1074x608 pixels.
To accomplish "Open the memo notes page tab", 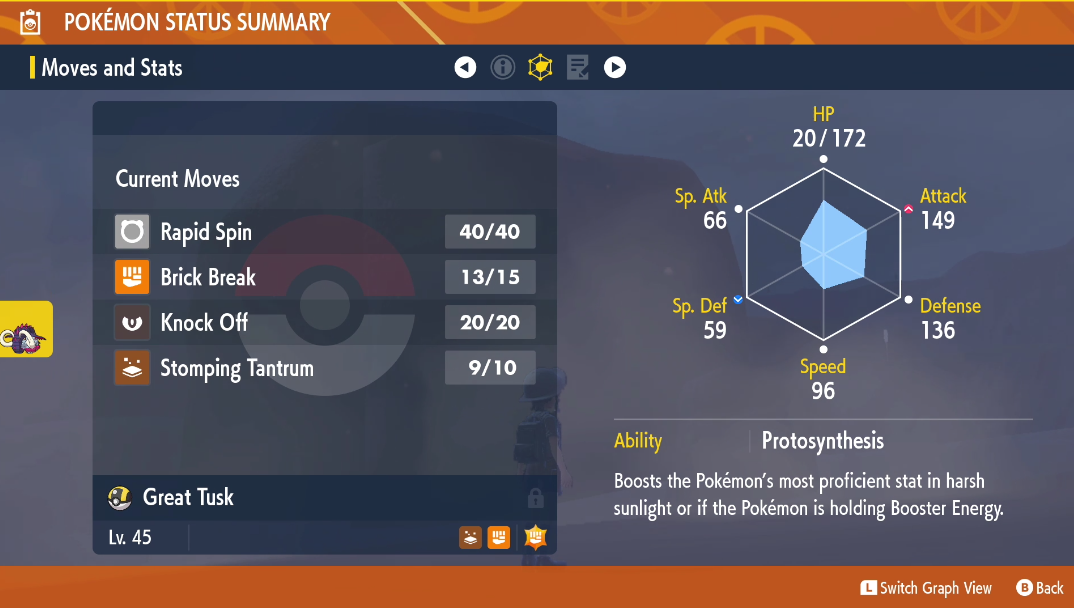I will tap(577, 68).
